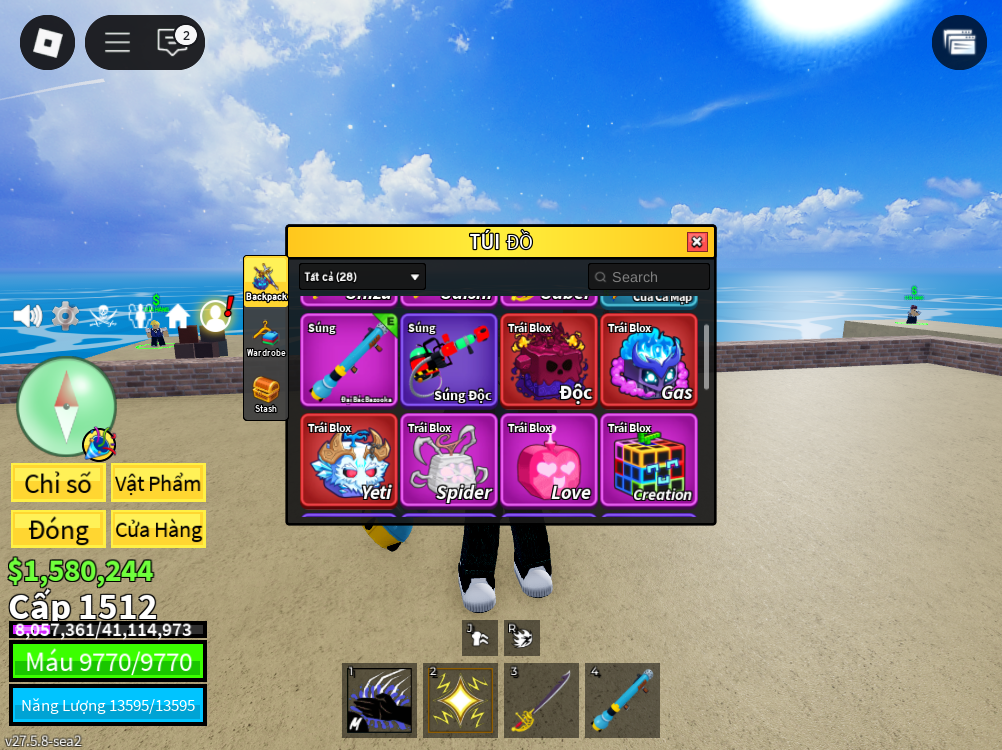This screenshot has width=1002, height=750.
Task: Close the Túi Đồ inventory window
Action: click(697, 242)
